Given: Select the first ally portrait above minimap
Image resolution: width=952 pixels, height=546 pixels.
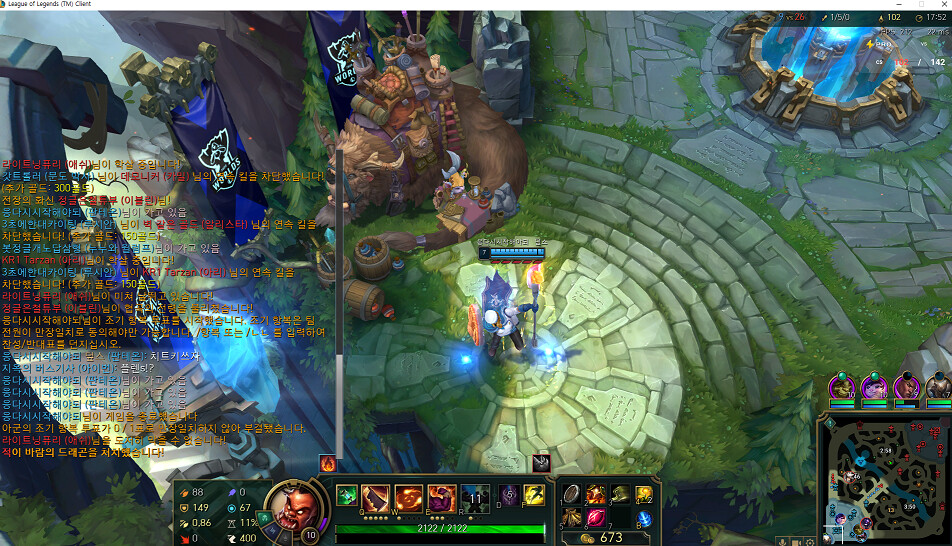Looking at the screenshot, I should point(842,386).
